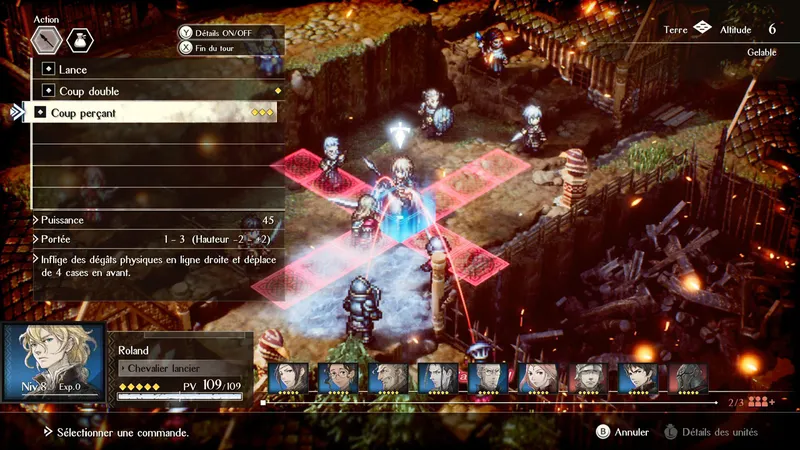Switch to the spear weapon action tab
Screen dimensions: 800x450
(x=47, y=40)
